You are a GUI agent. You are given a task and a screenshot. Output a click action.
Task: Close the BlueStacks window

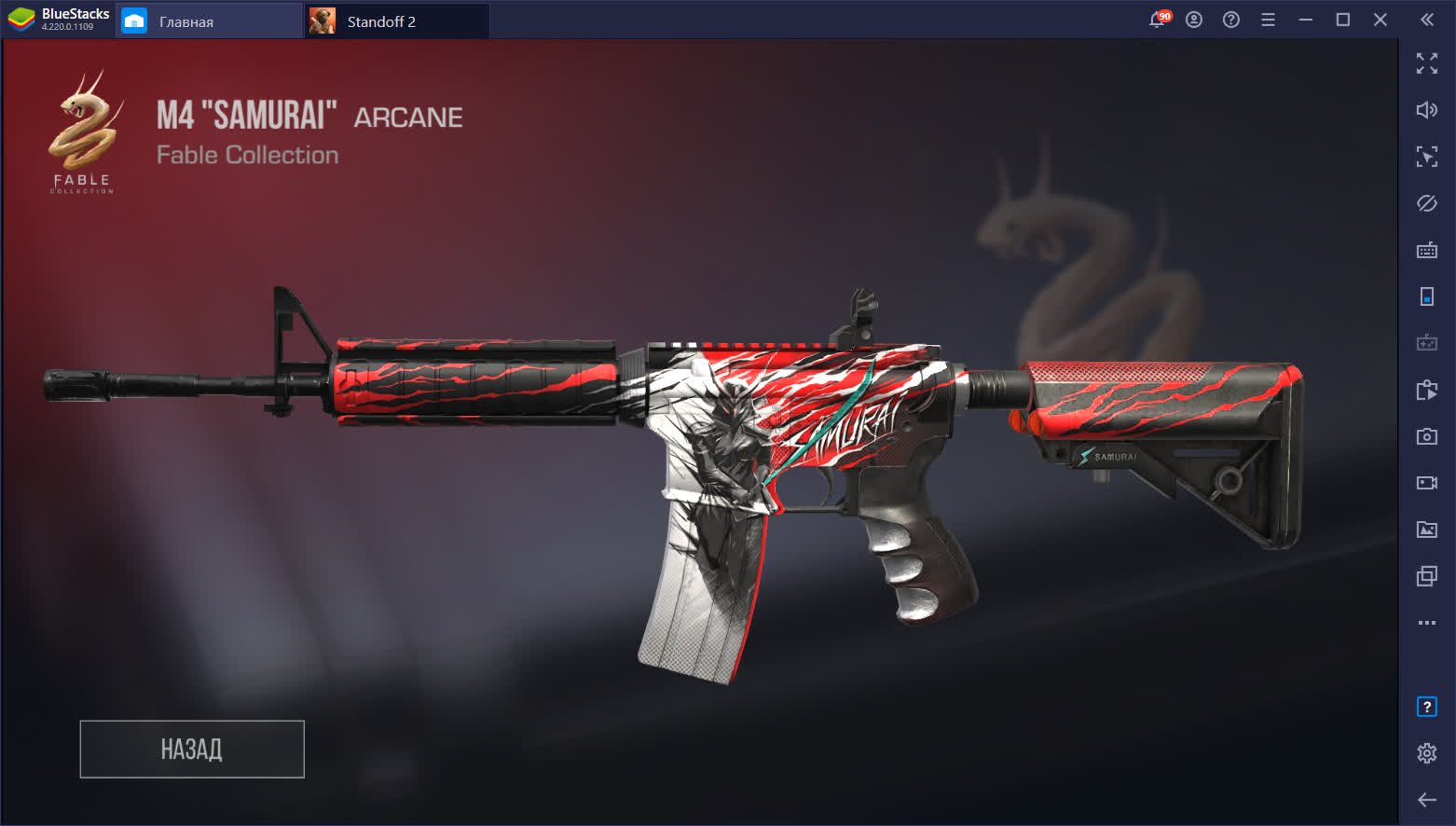1380,20
